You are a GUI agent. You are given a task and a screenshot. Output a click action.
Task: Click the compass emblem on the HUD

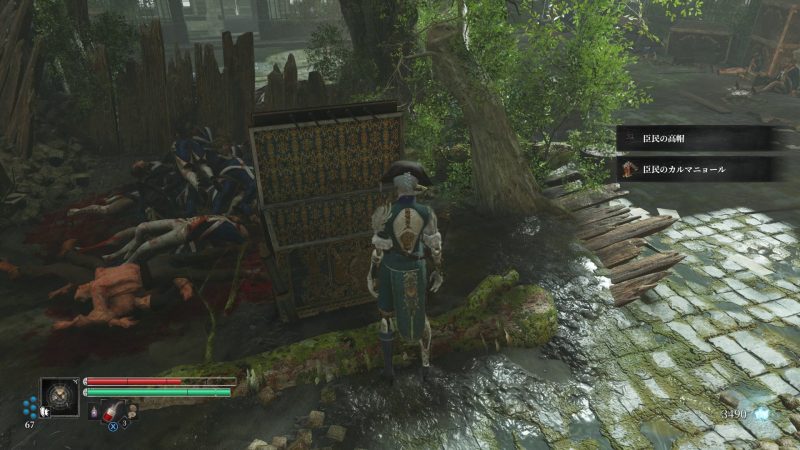click(x=59, y=397)
